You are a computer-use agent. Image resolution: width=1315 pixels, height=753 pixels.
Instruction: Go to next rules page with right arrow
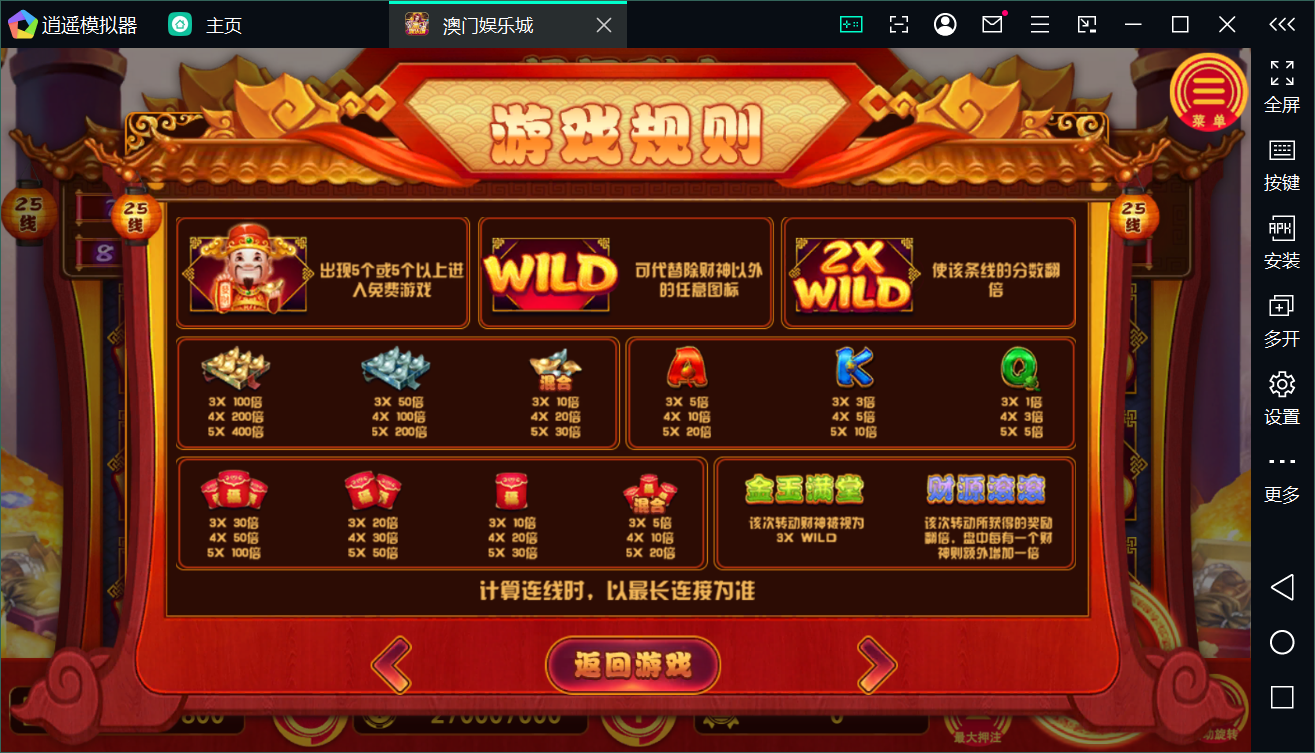click(876, 665)
